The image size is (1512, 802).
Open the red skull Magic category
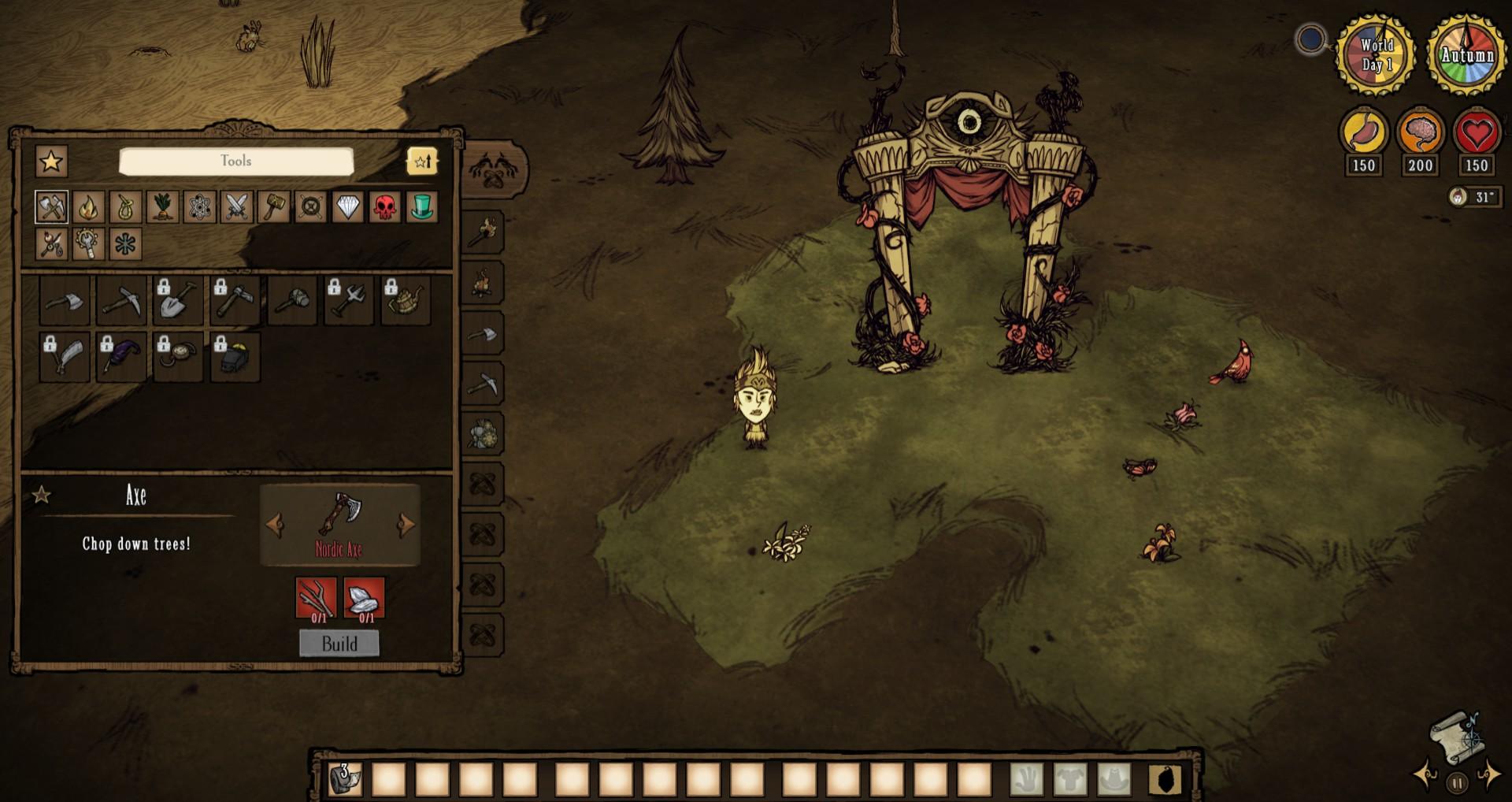click(x=384, y=207)
